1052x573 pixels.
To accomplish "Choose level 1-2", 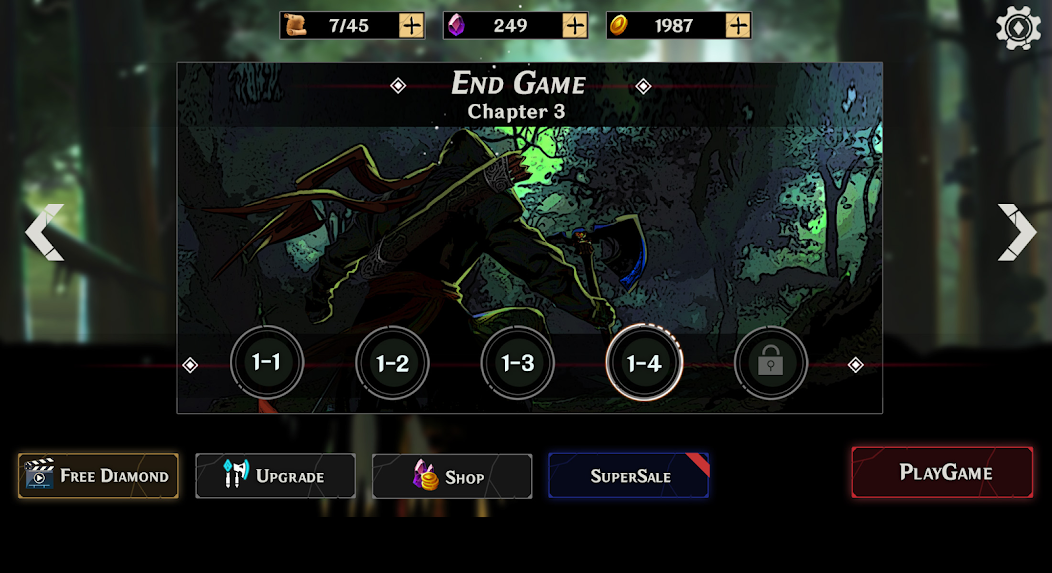I will pos(392,363).
